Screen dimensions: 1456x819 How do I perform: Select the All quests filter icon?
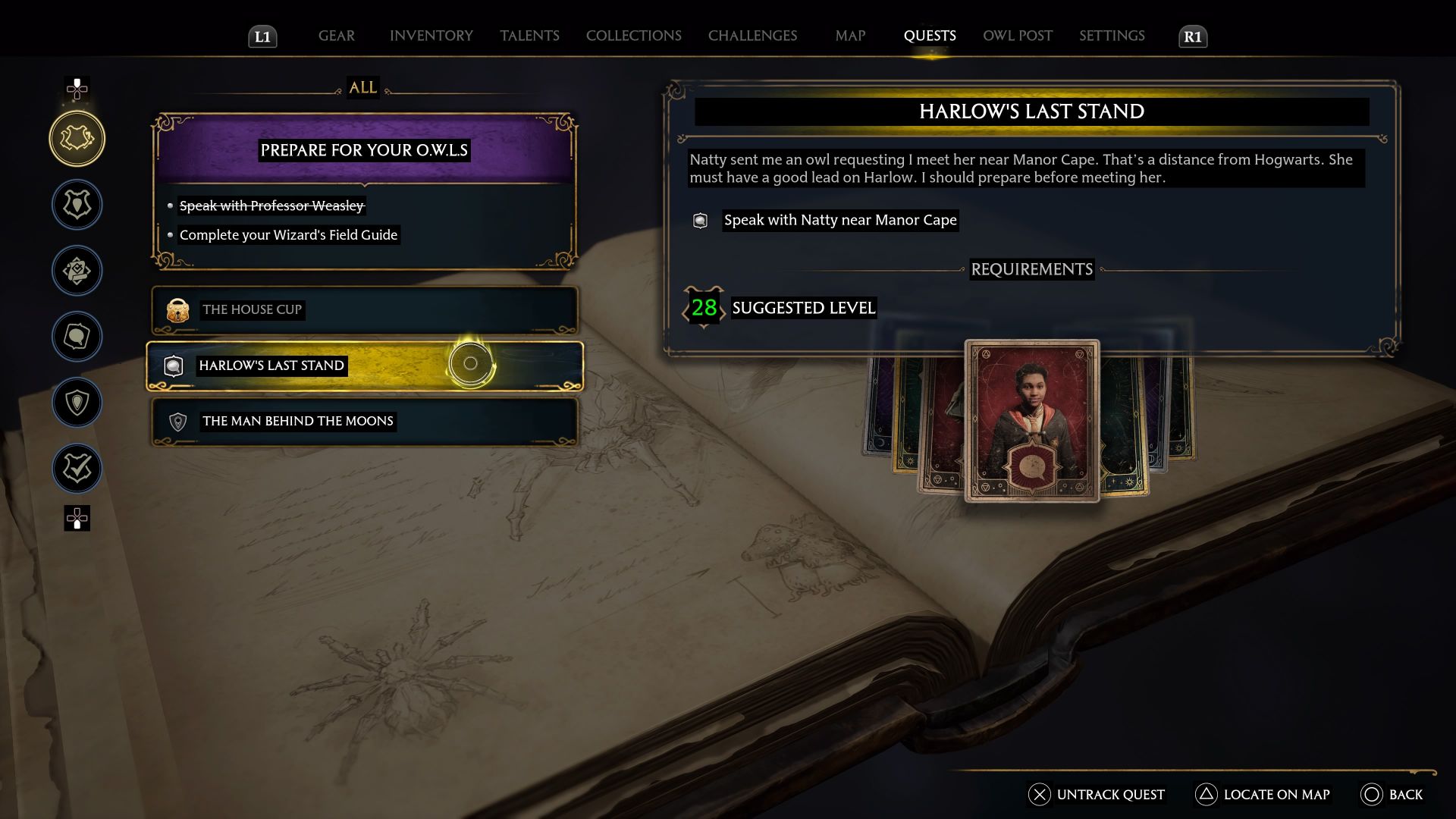click(77, 138)
